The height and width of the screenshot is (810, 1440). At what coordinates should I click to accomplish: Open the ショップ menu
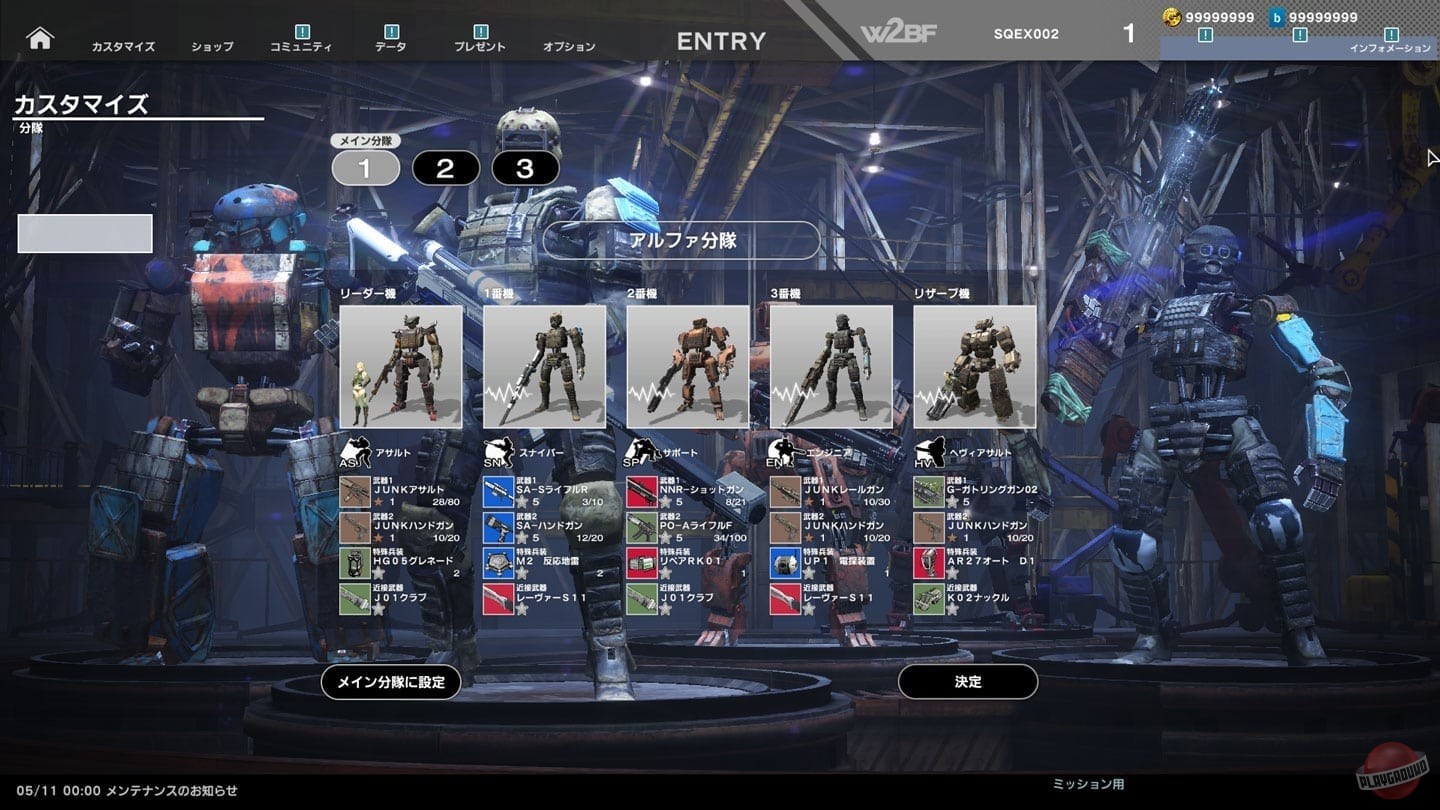point(212,46)
